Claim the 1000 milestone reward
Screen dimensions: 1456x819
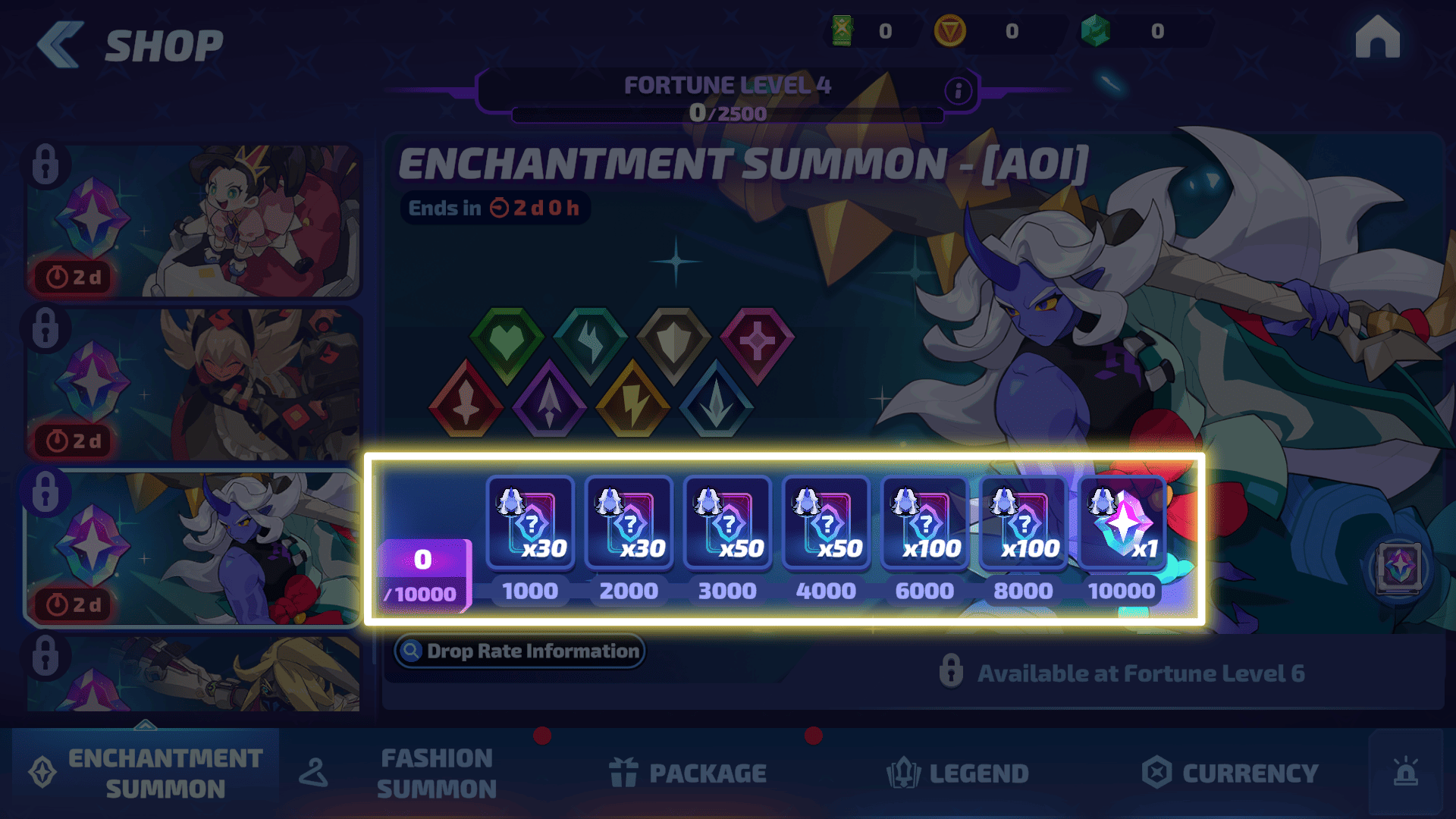pyautogui.click(x=530, y=523)
